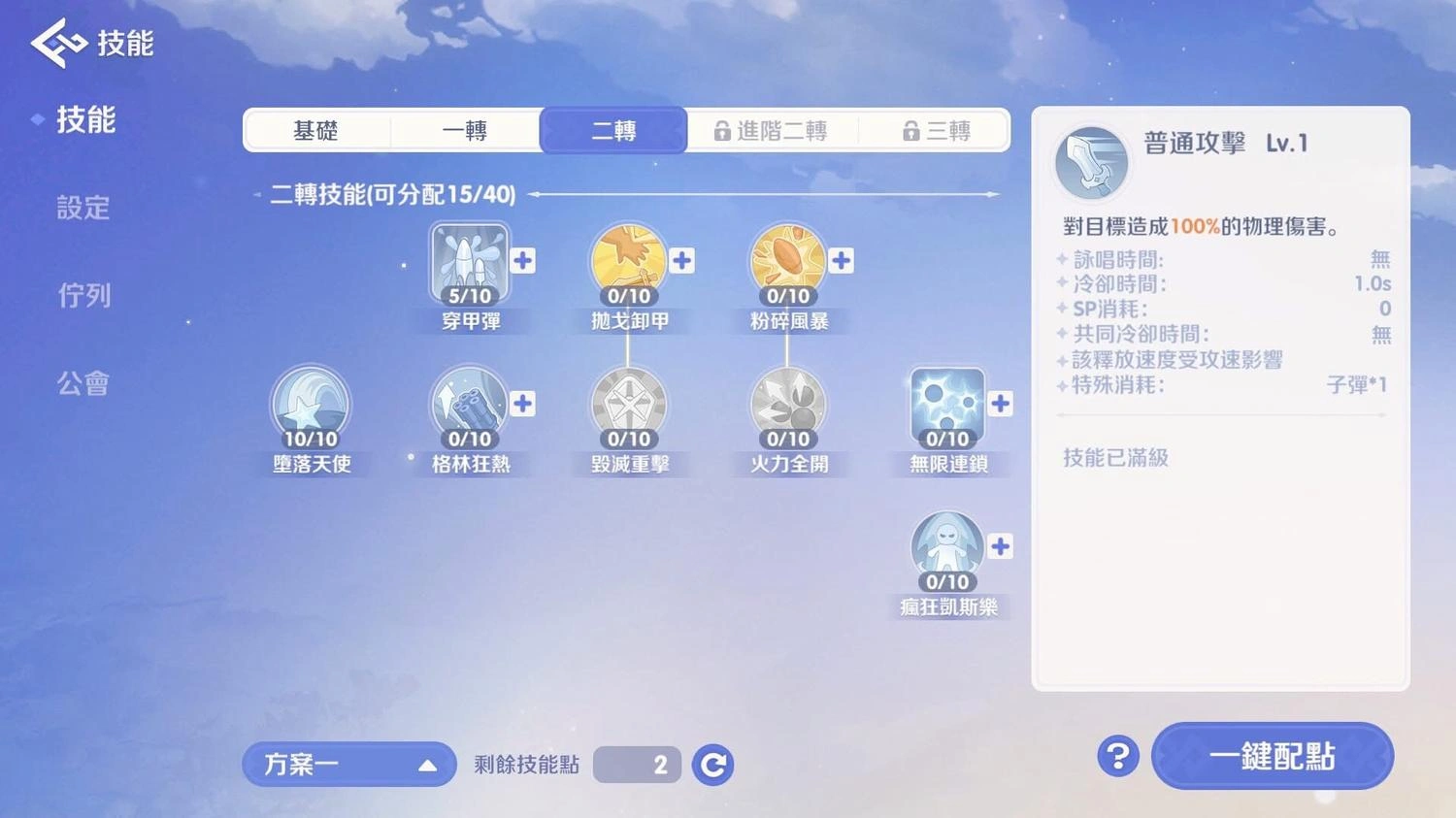The height and width of the screenshot is (818, 1456).
Task: Click the question mark help button
Action: [x=1116, y=756]
